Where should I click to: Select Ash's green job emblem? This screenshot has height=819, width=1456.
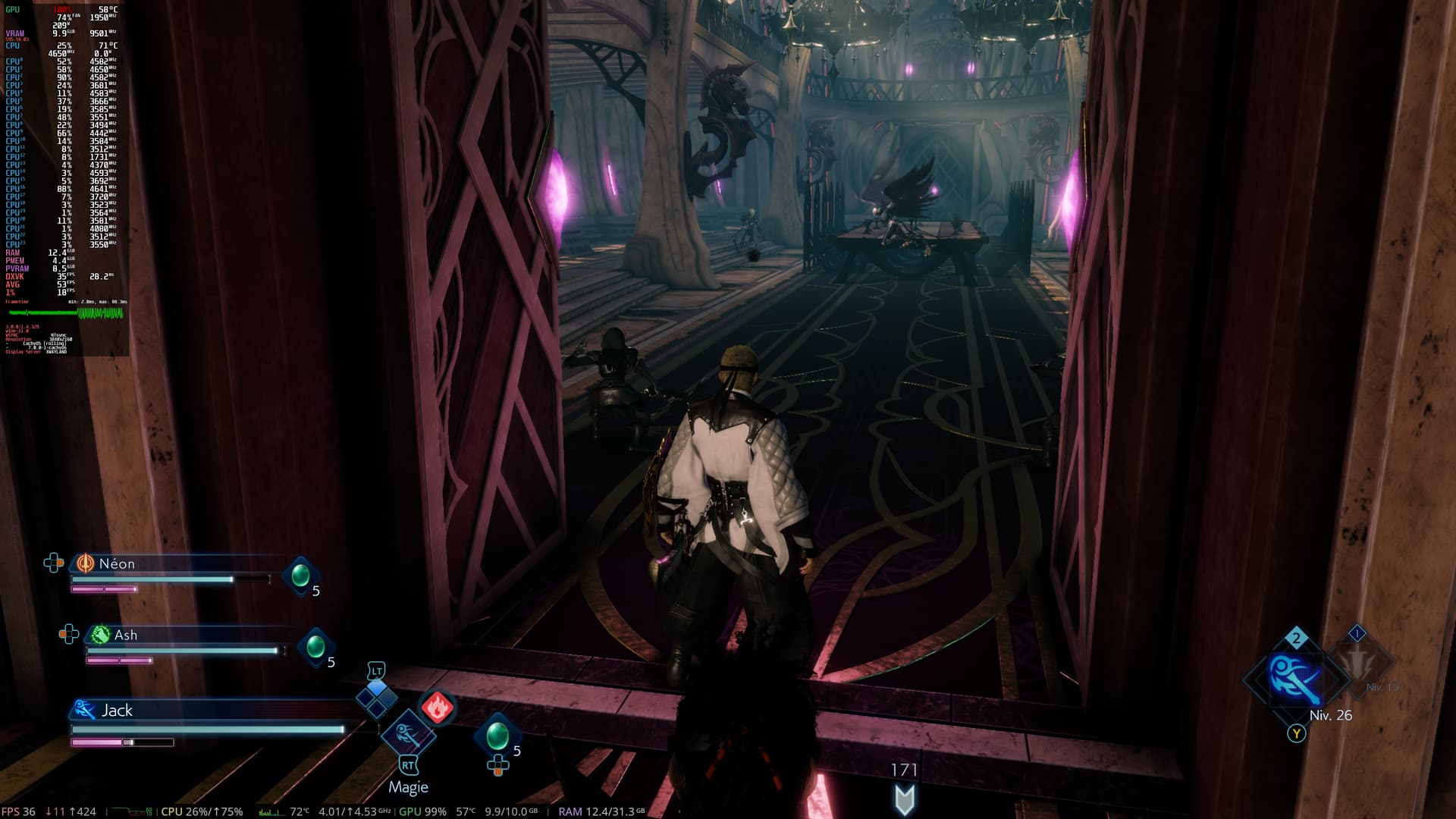[x=100, y=635]
